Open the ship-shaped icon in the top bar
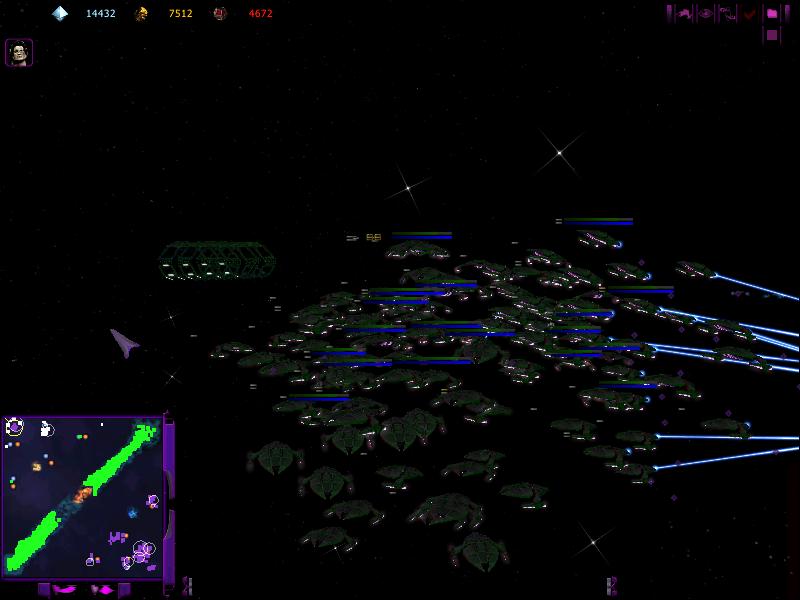This screenshot has height=600, width=800. 685,13
